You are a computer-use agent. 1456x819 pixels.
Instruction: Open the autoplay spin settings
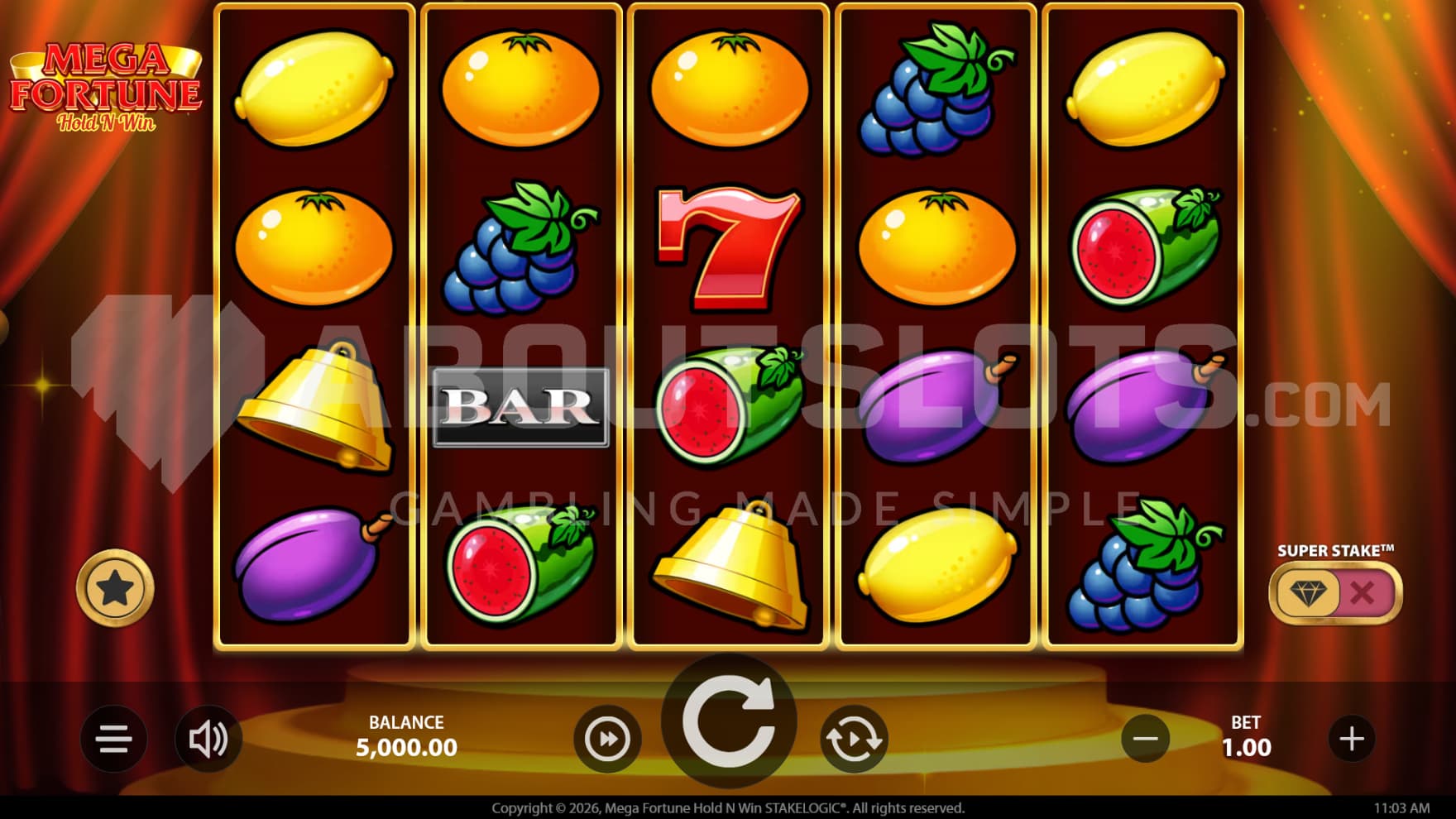(854, 739)
